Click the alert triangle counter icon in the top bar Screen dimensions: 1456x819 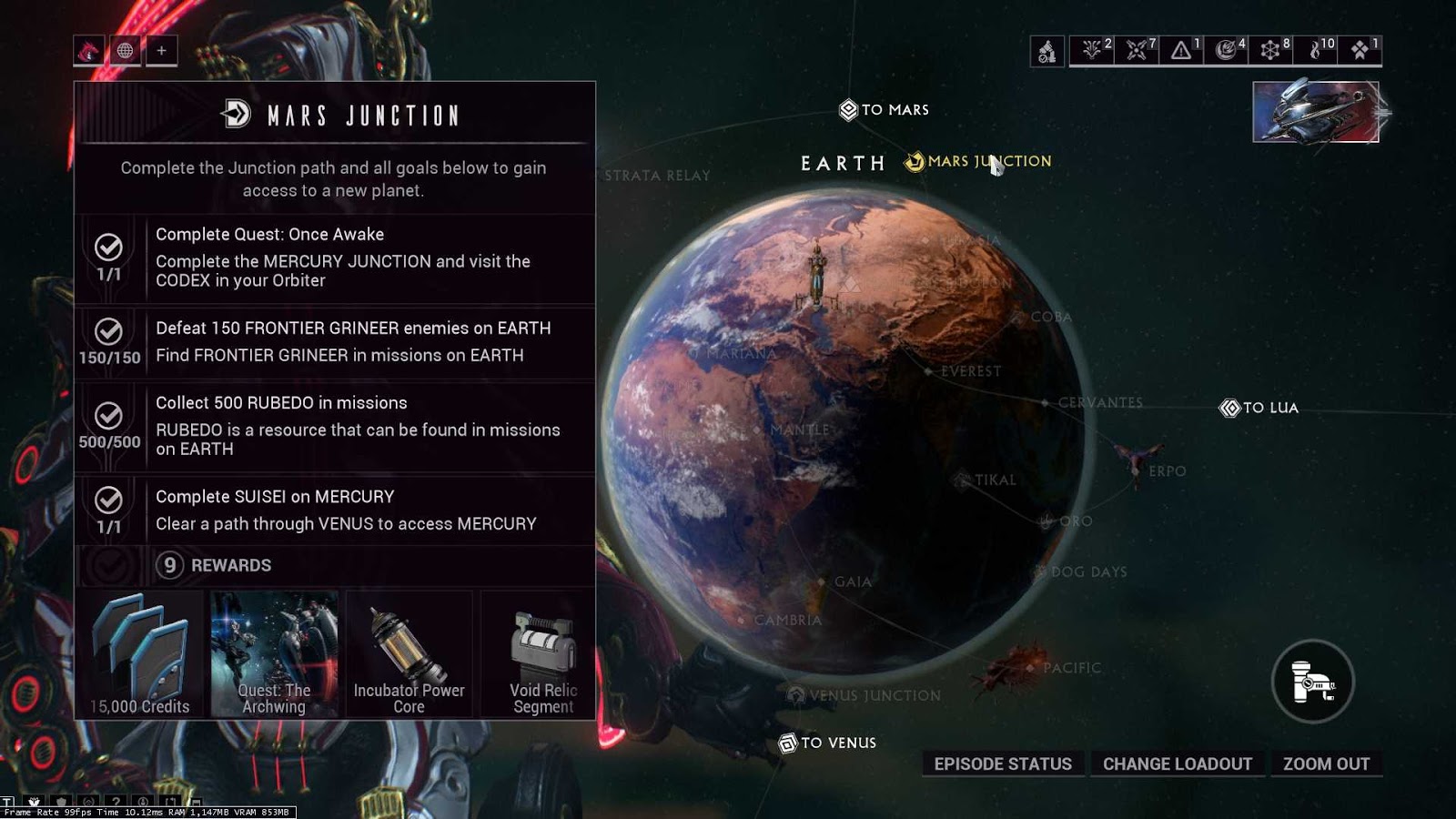coord(1179,51)
